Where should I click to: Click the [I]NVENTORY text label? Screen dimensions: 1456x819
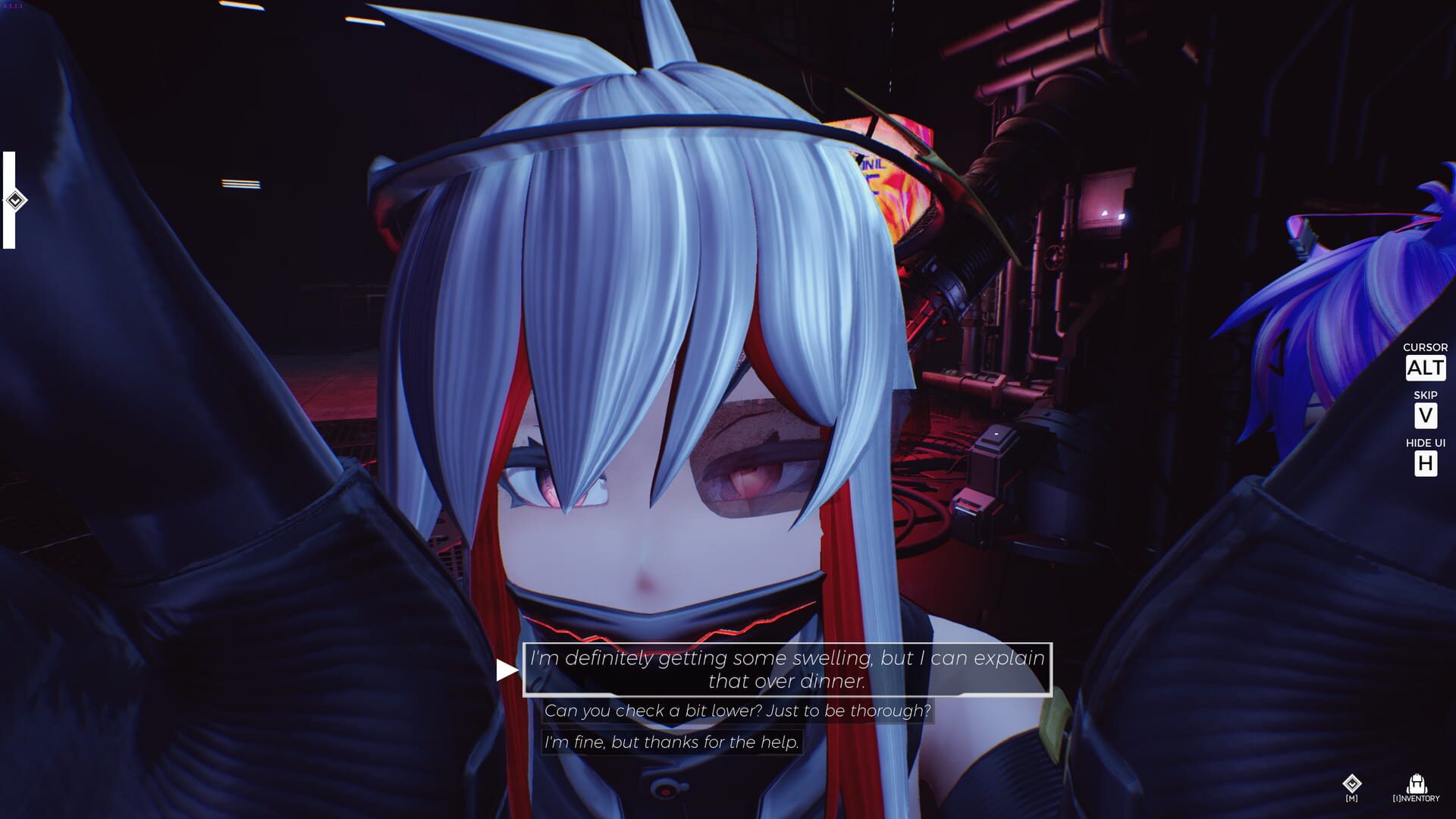(1417, 799)
